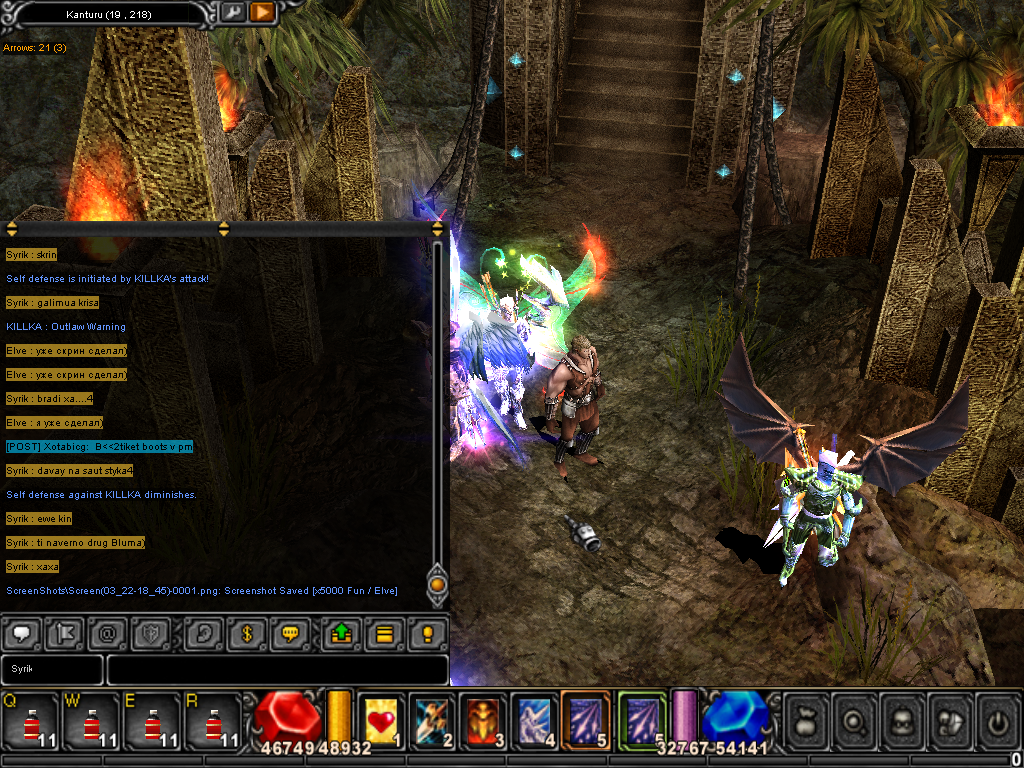Use the potion in the W slot
Image resolution: width=1024 pixels, height=768 pixels.
(x=92, y=720)
